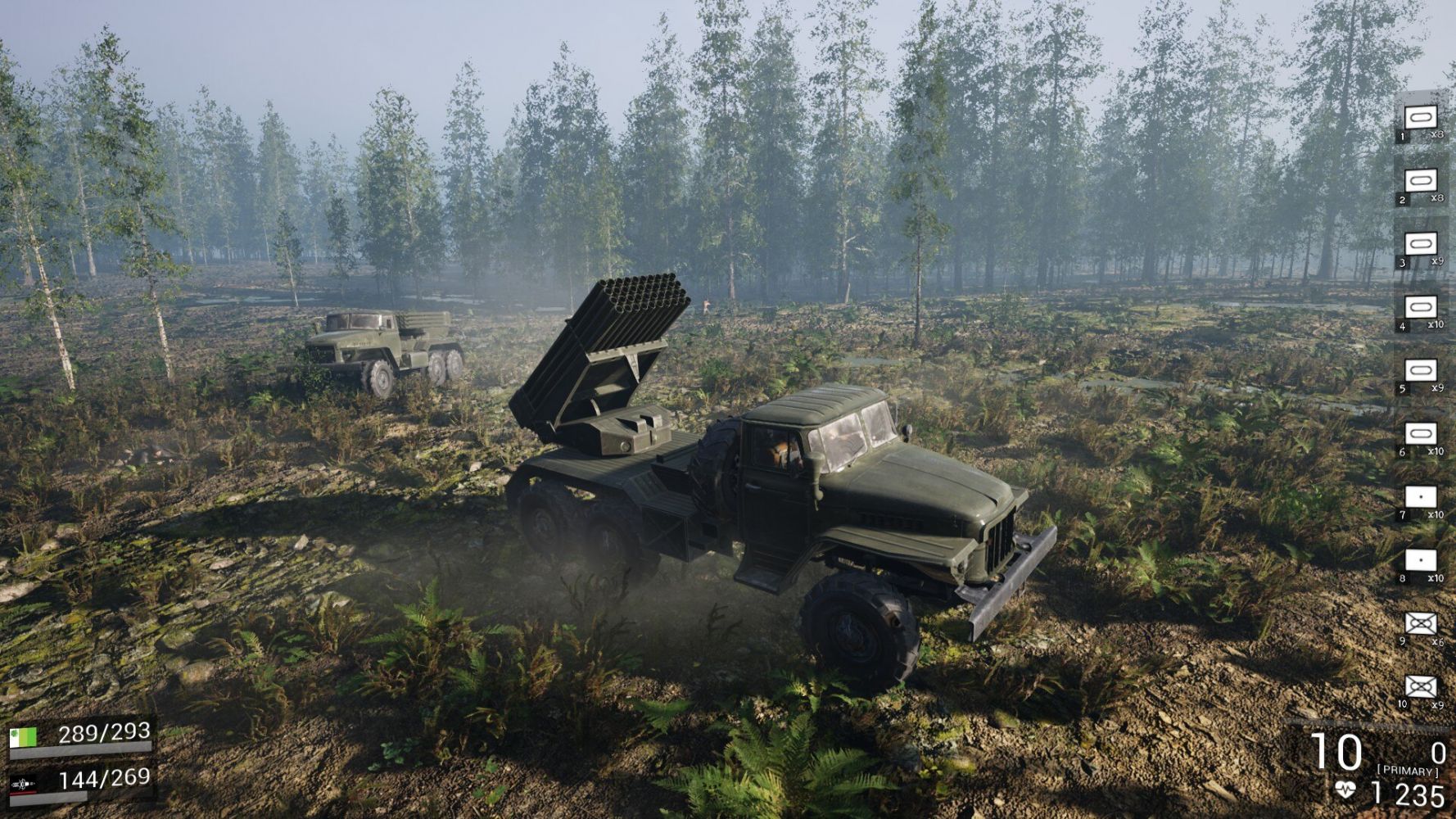
Task: Select armor unit group 1
Action: coord(1421,117)
